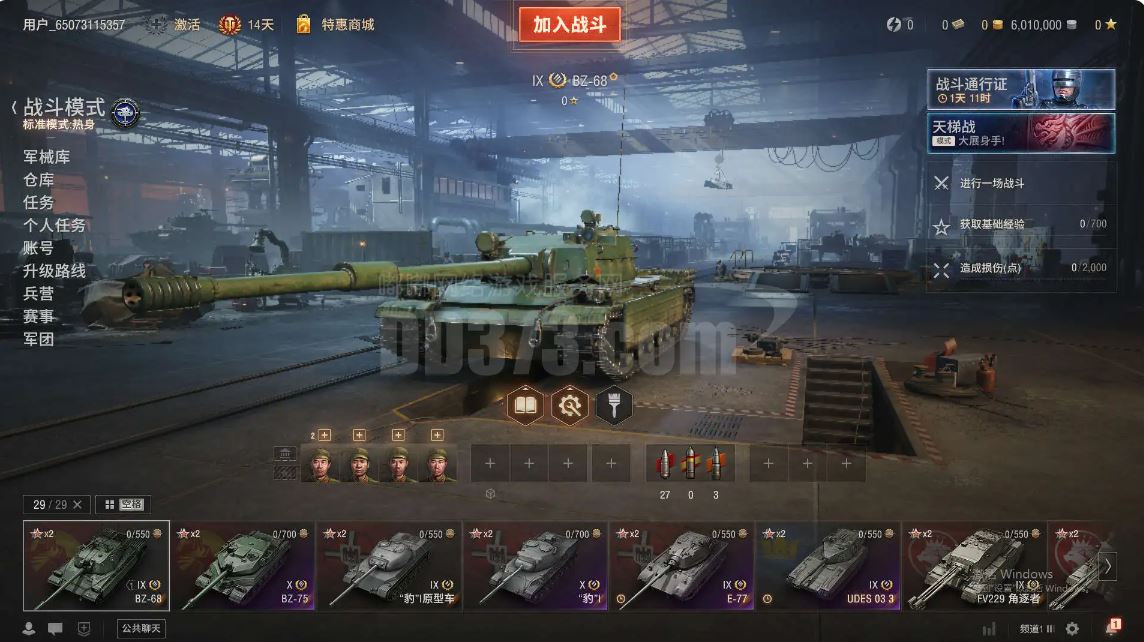Select the UDES 03 3 tank
1144x642 pixels.
tap(828, 566)
